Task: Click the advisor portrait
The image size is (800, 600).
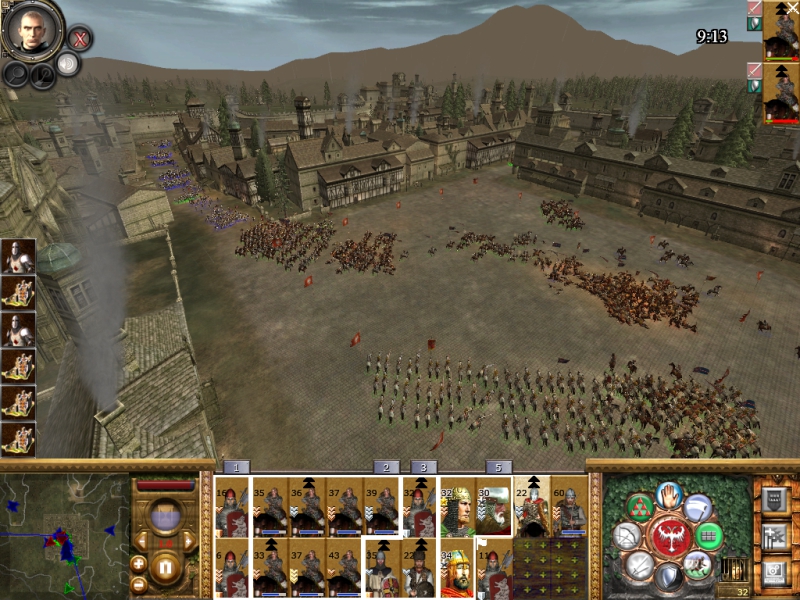Action: tap(33, 29)
